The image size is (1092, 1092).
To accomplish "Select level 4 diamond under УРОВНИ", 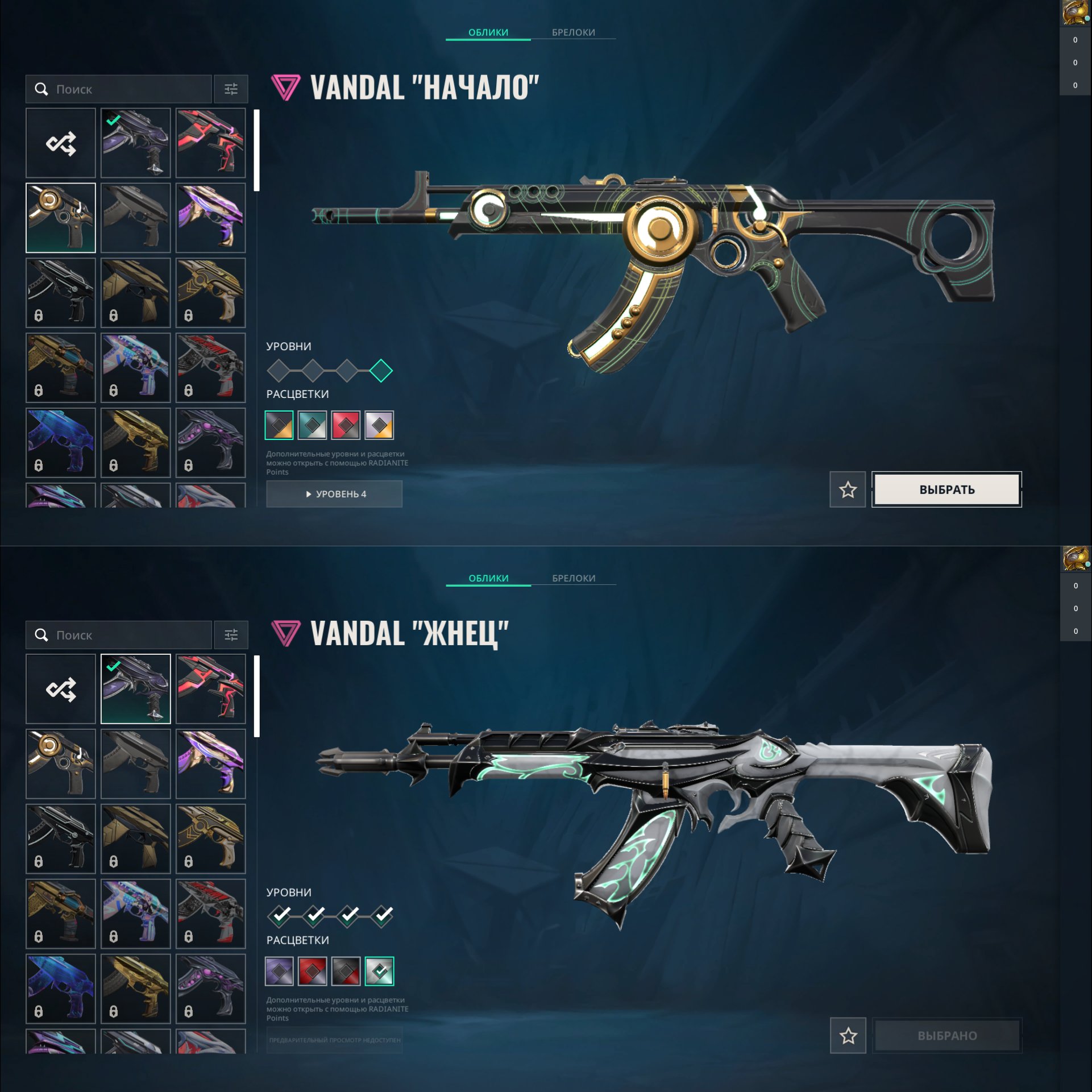I will click(380, 369).
